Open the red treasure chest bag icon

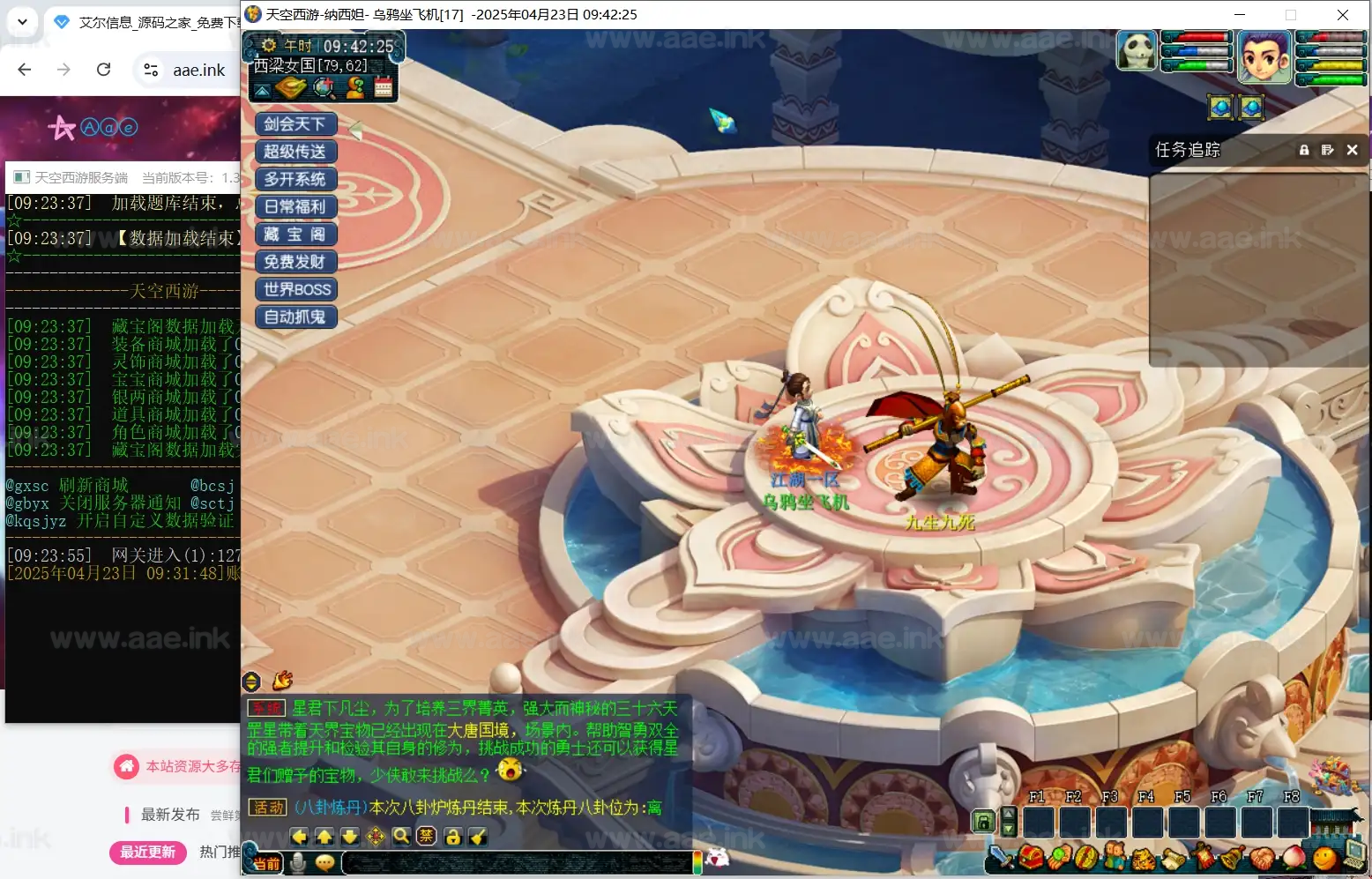1030,856
